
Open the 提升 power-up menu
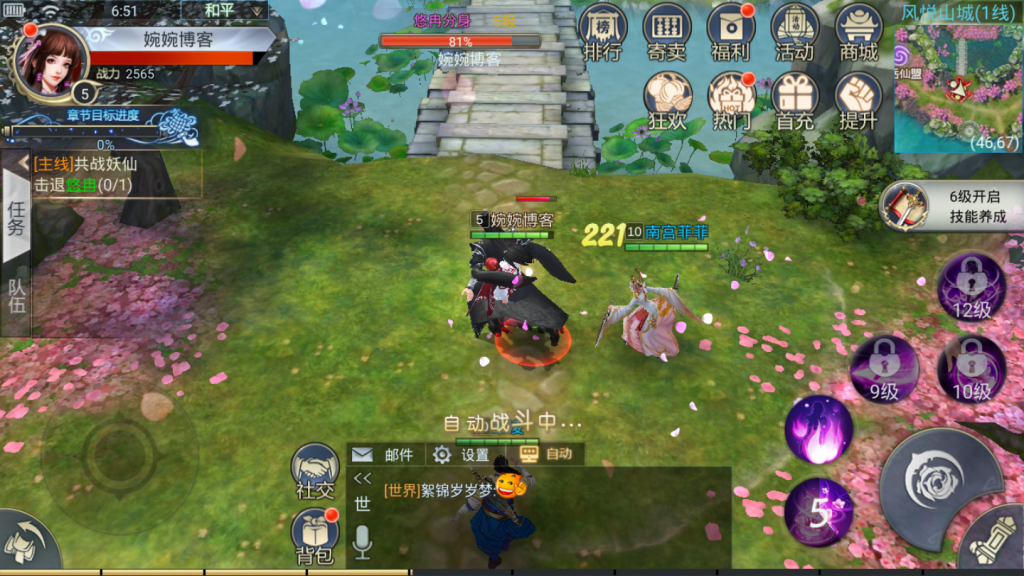pyautogui.click(x=859, y=100)
